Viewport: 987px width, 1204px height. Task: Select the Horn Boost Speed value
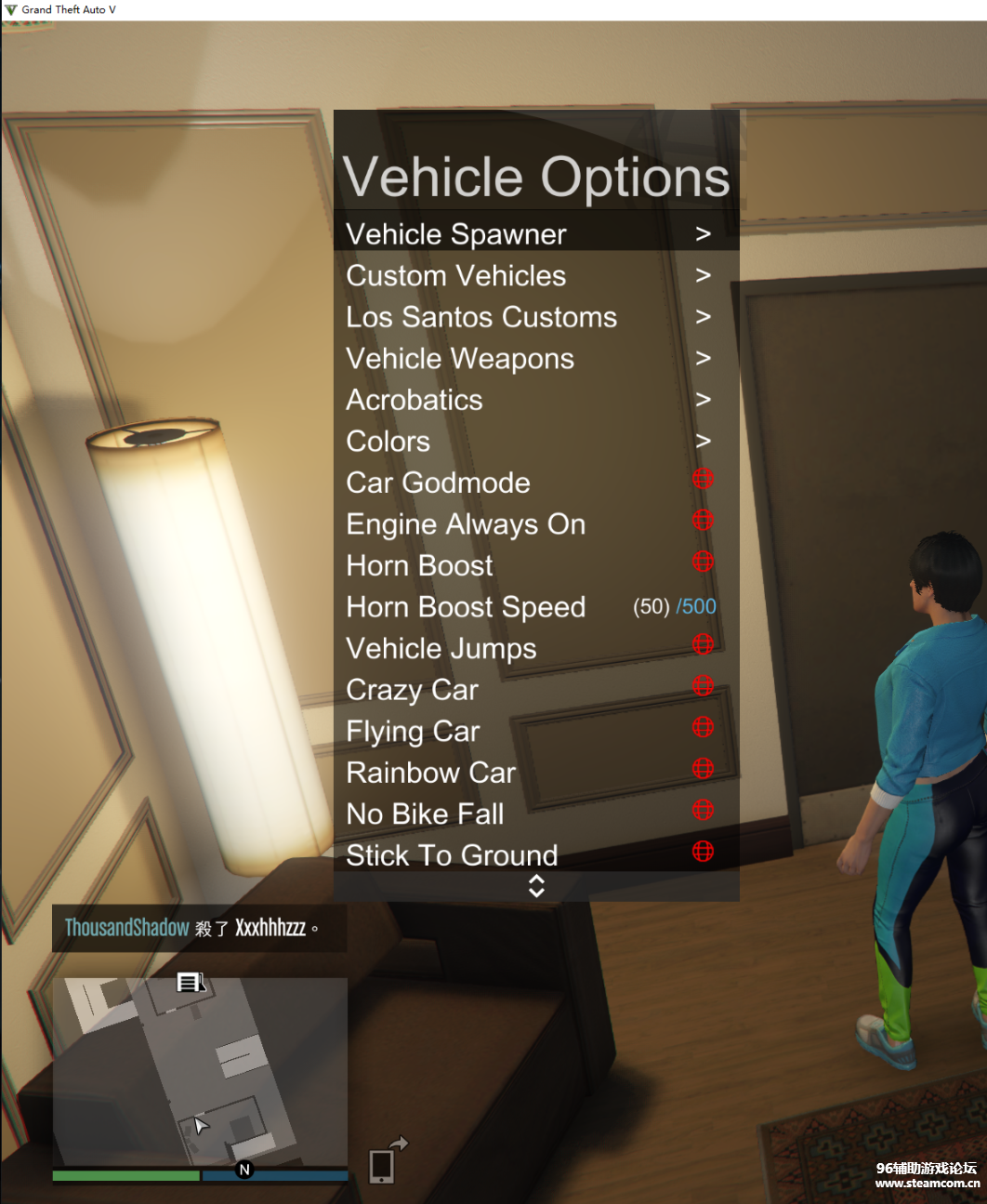[674, 607]
